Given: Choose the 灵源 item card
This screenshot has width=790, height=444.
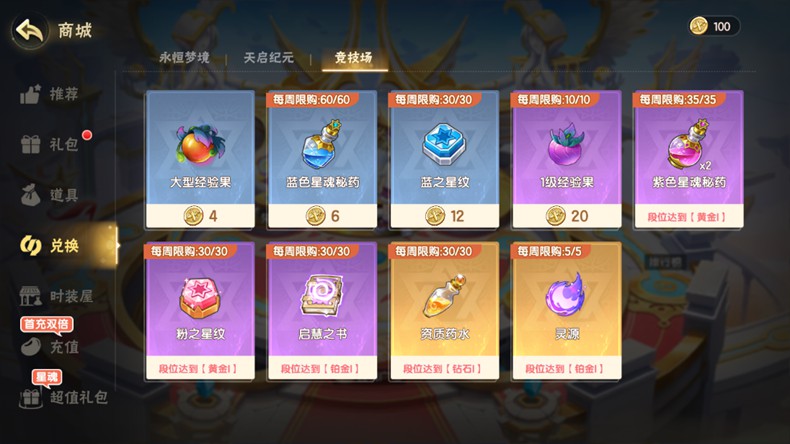Looking at the screenshot, I should [x=566, y=311].
